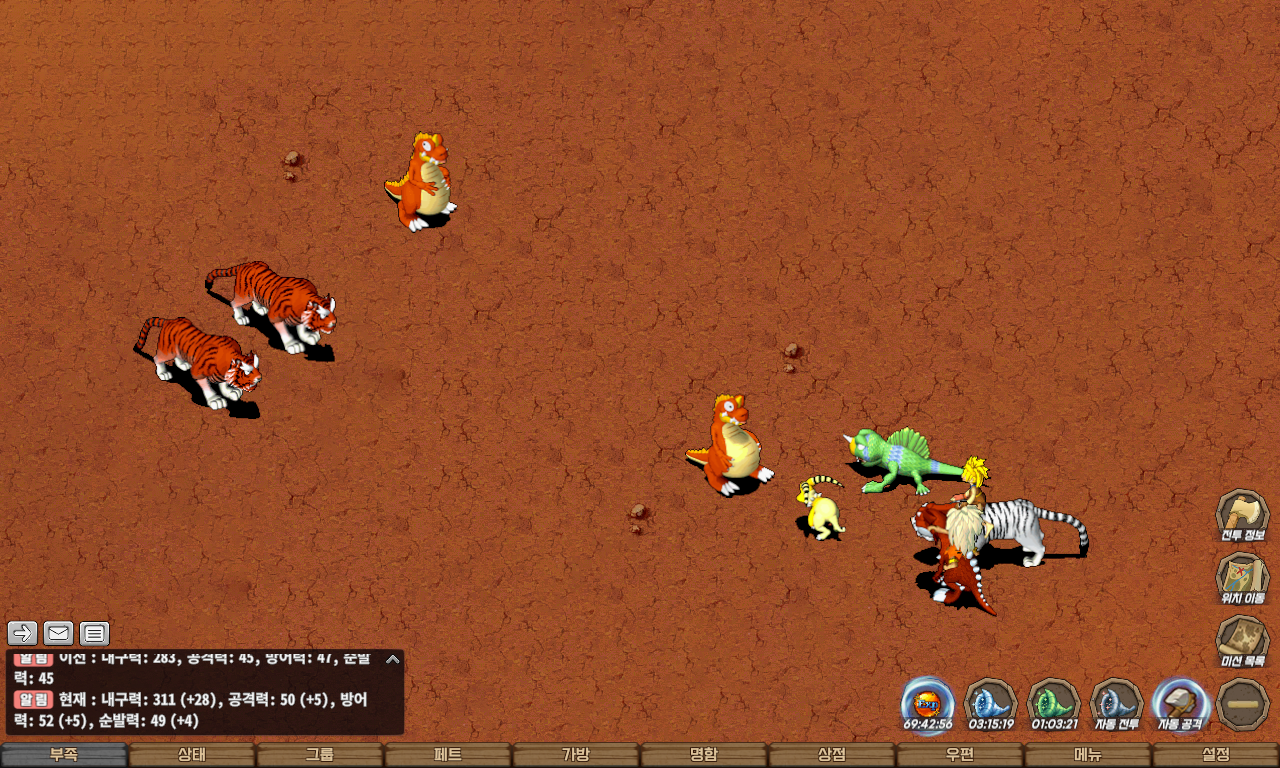Open the 그룹 (group) menu

click(x=320, y=755)
